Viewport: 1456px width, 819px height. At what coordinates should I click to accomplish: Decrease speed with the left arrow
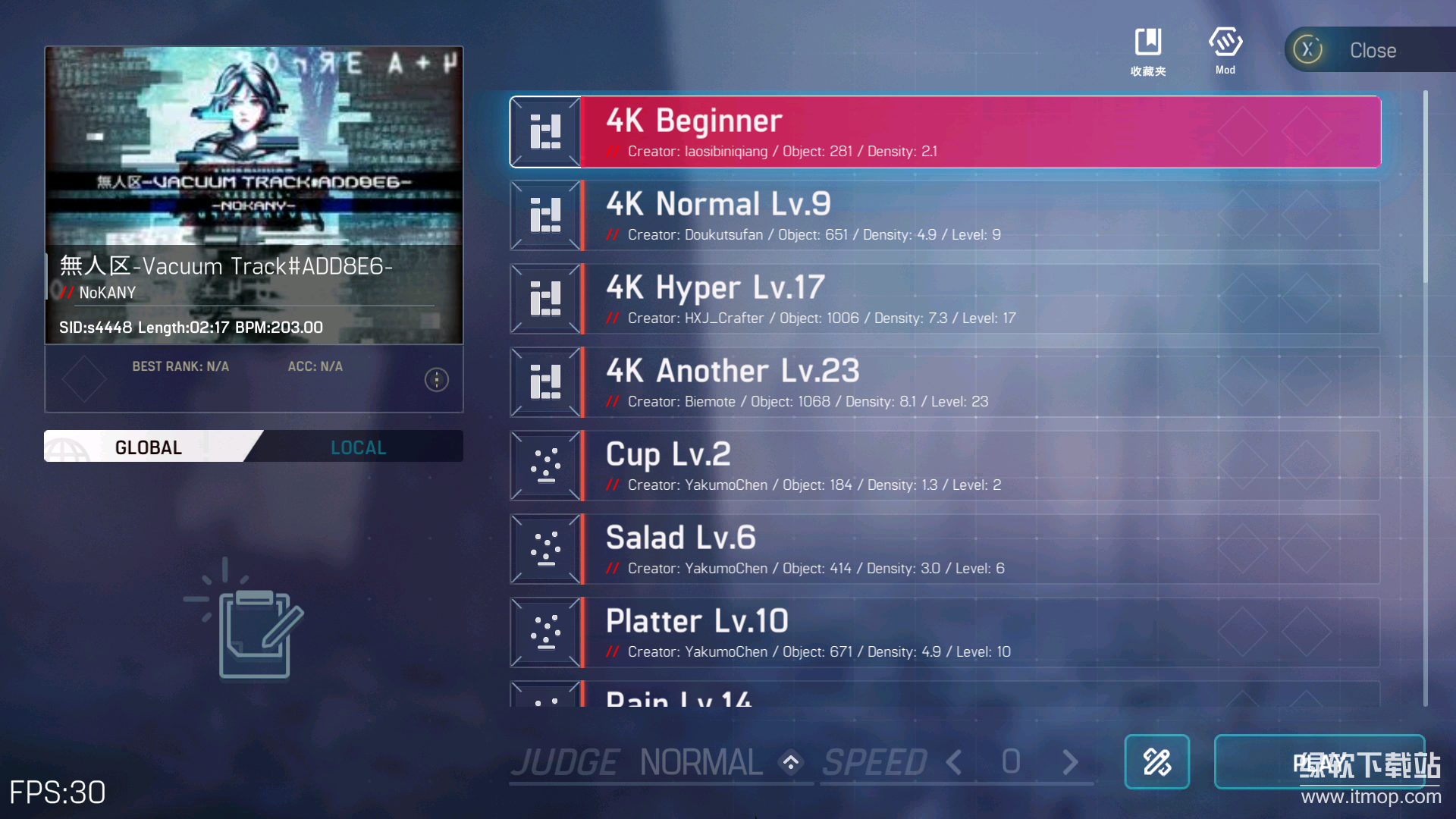[x=955, y=762]
